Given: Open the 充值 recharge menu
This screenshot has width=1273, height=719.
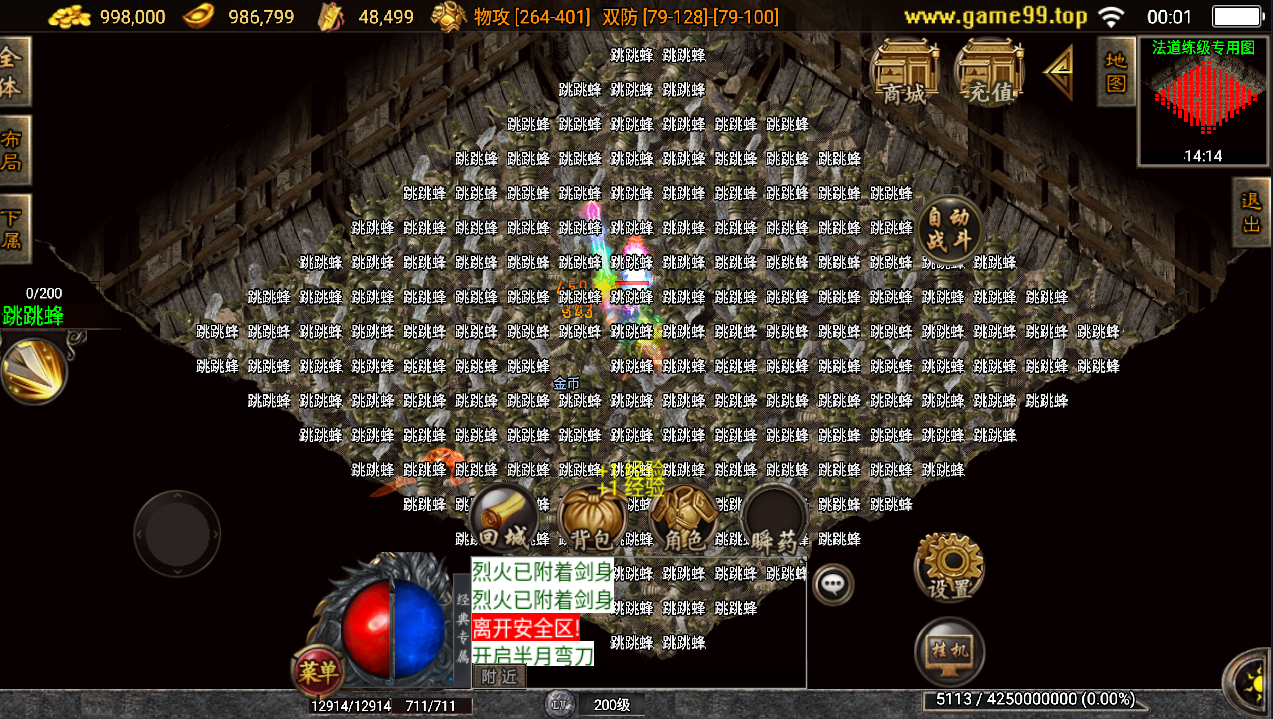Looking at the screenshot, I should [989, 72].
